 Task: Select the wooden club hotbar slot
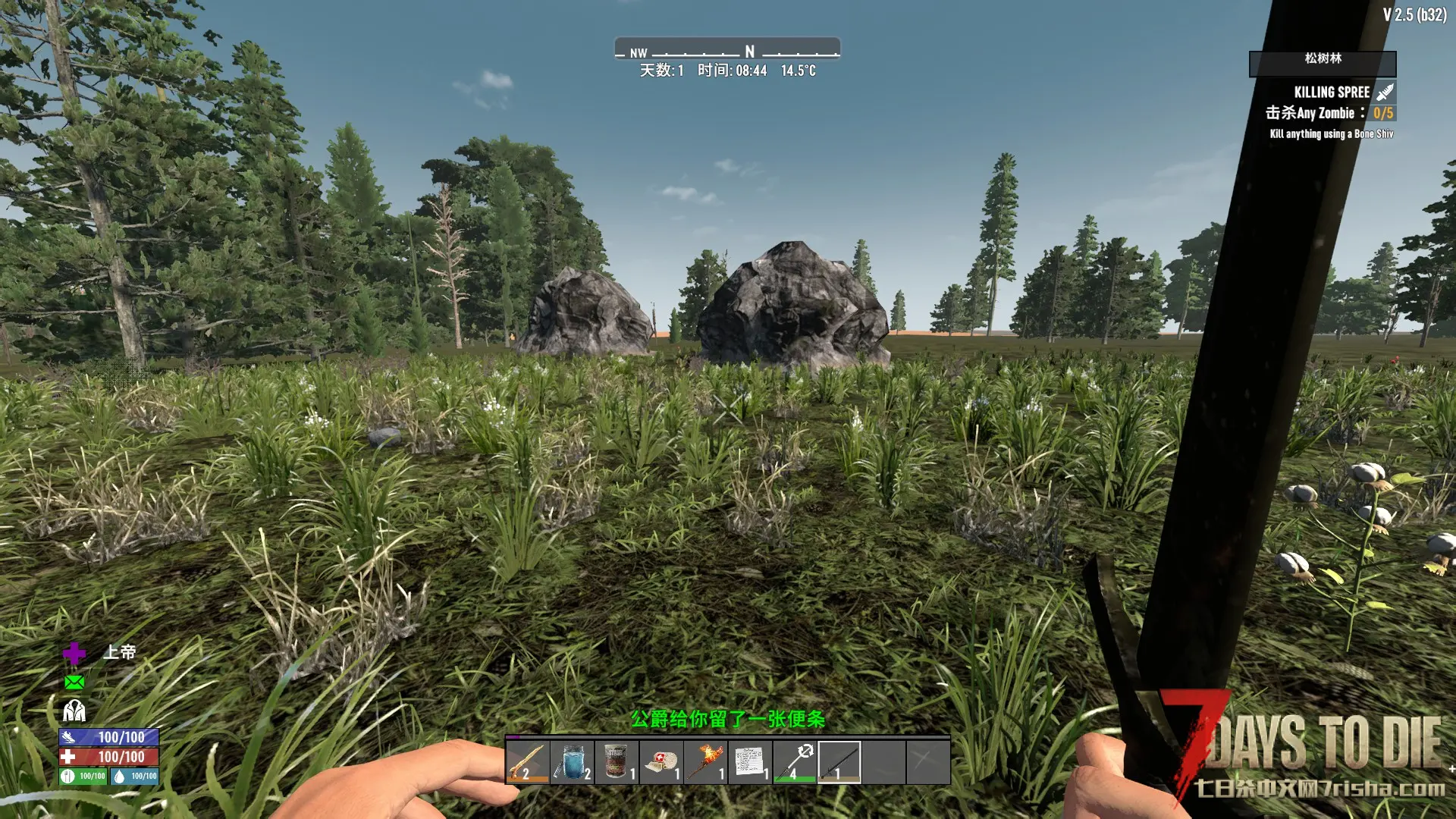coord(527,761)
